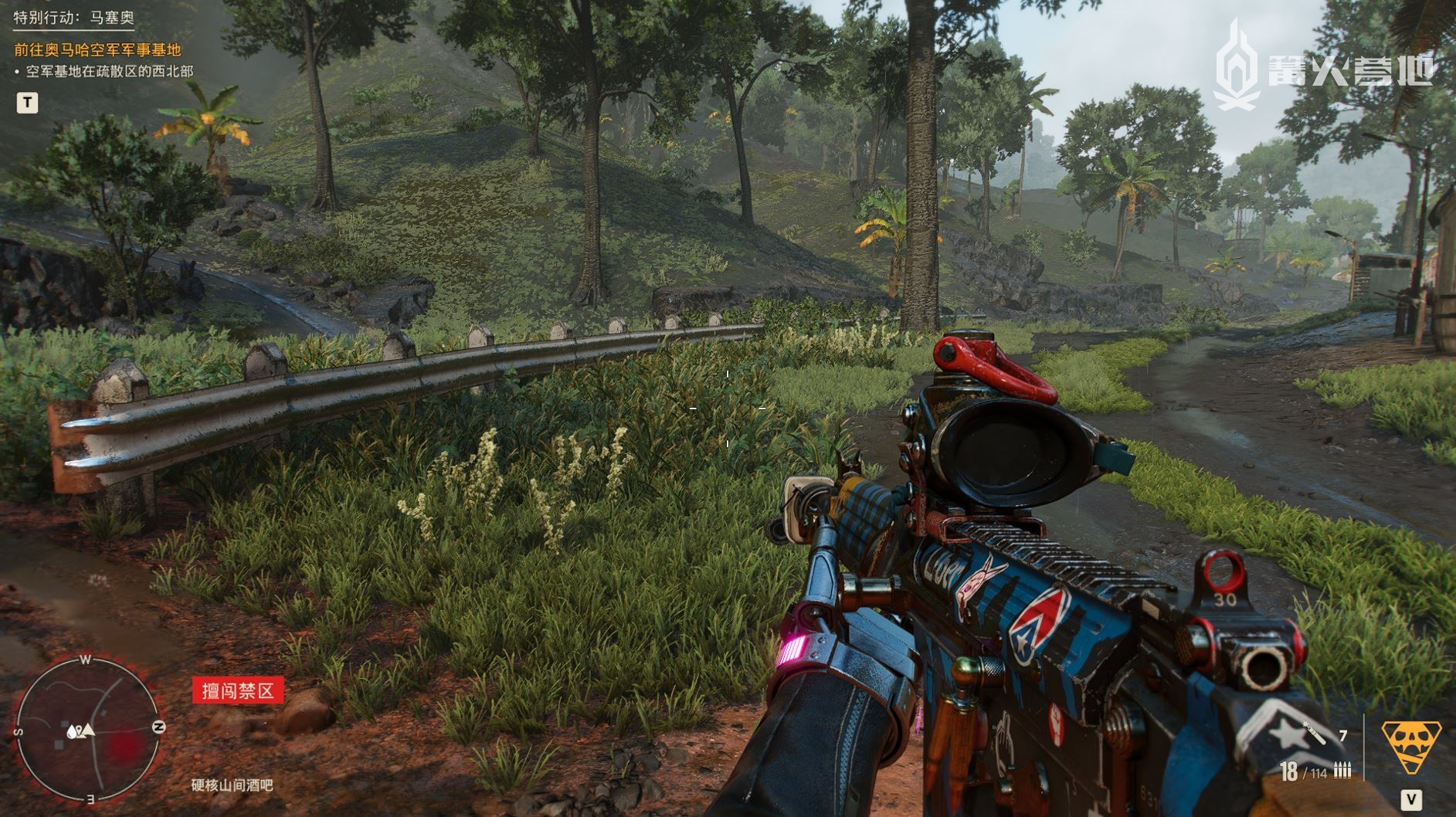This screenshot has width=1456, height=817.
Task: Click the red restricted area warning label
Action: click(238, 690)
